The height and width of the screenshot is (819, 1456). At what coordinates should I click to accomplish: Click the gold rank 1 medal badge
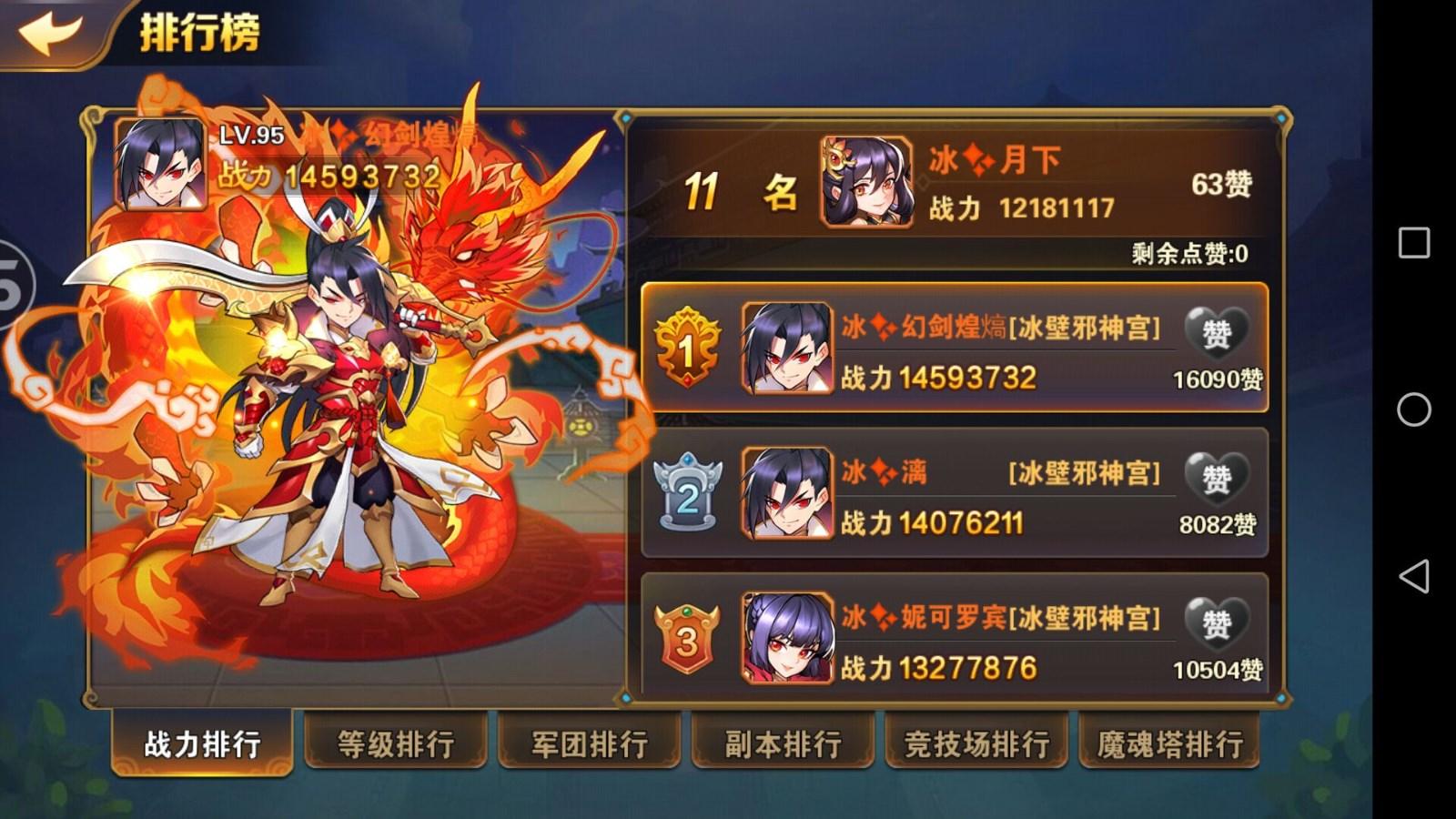687,349
